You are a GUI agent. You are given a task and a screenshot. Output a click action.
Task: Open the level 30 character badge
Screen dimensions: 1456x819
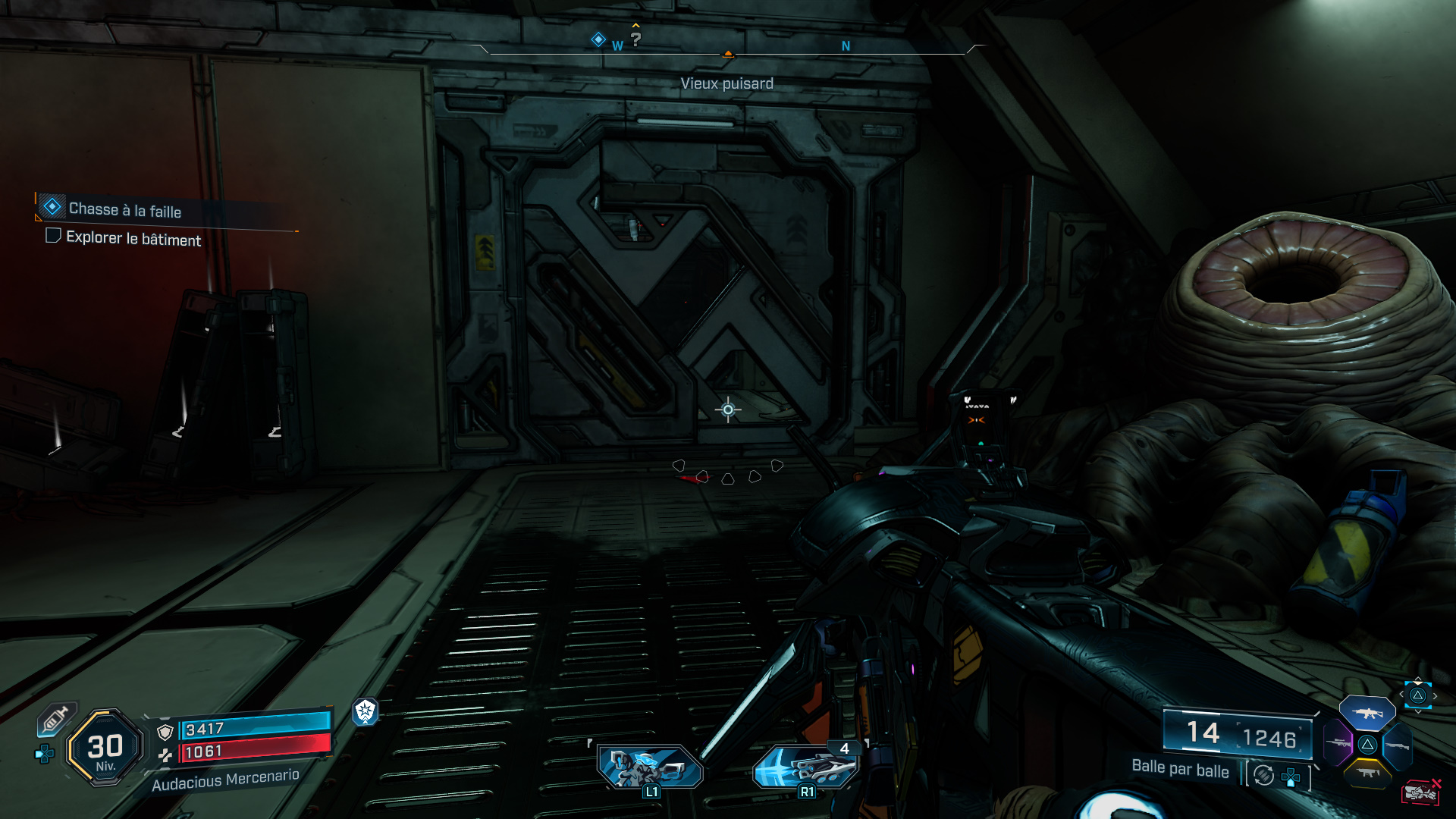click(x=105, y=748)
